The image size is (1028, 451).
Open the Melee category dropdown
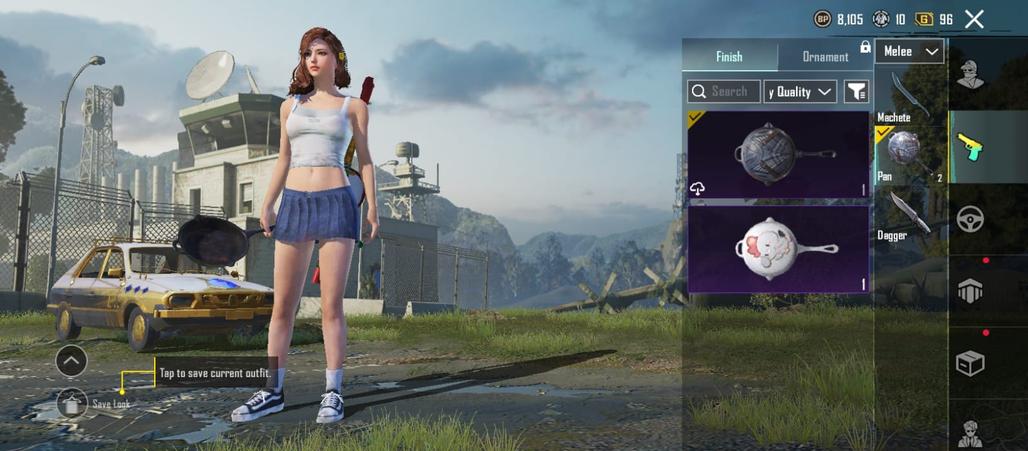pyautogui.click(x=909, y=51)
